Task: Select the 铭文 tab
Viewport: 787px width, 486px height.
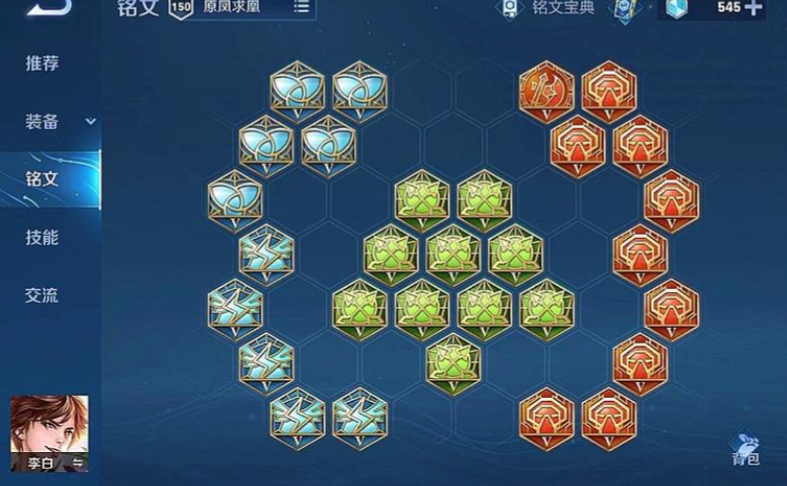Action: click(x=42, y=180)
